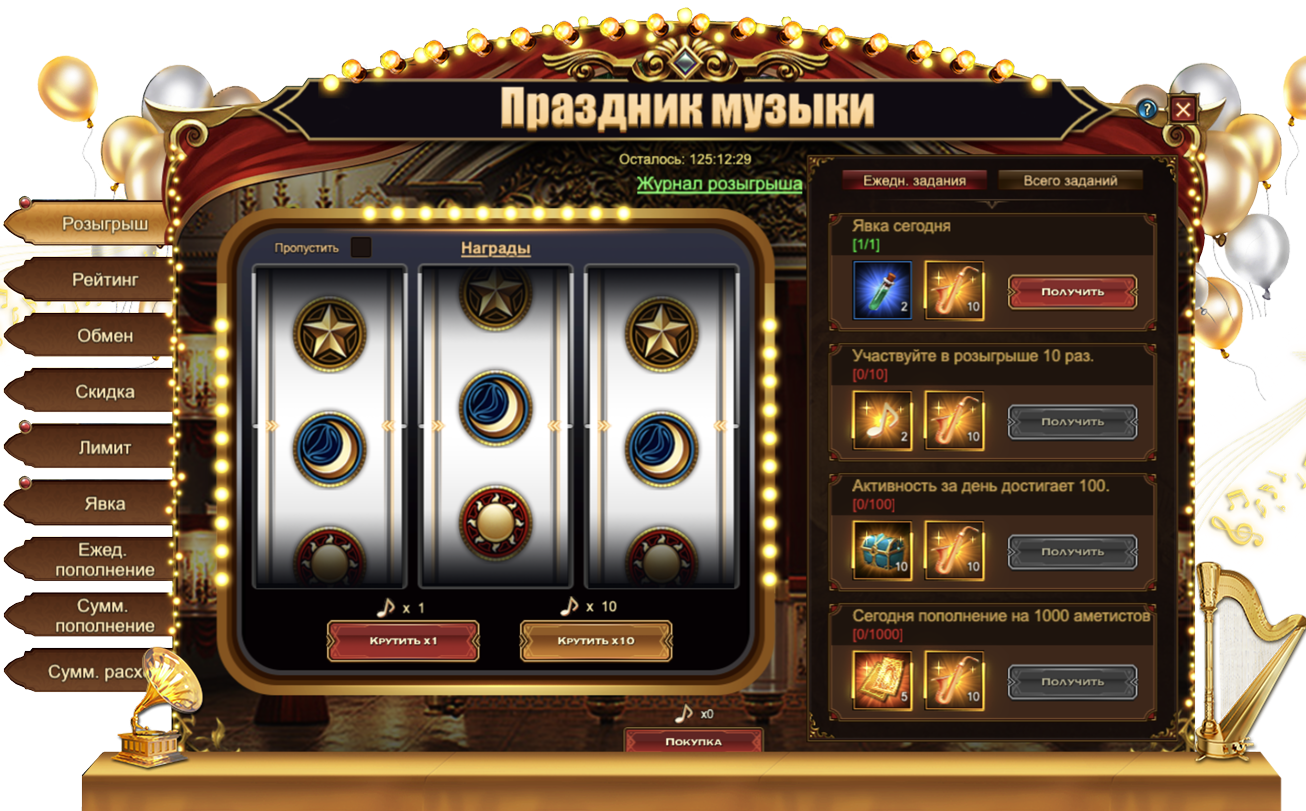Spin ten times with Крутить x10

click(x=596, y=641)
